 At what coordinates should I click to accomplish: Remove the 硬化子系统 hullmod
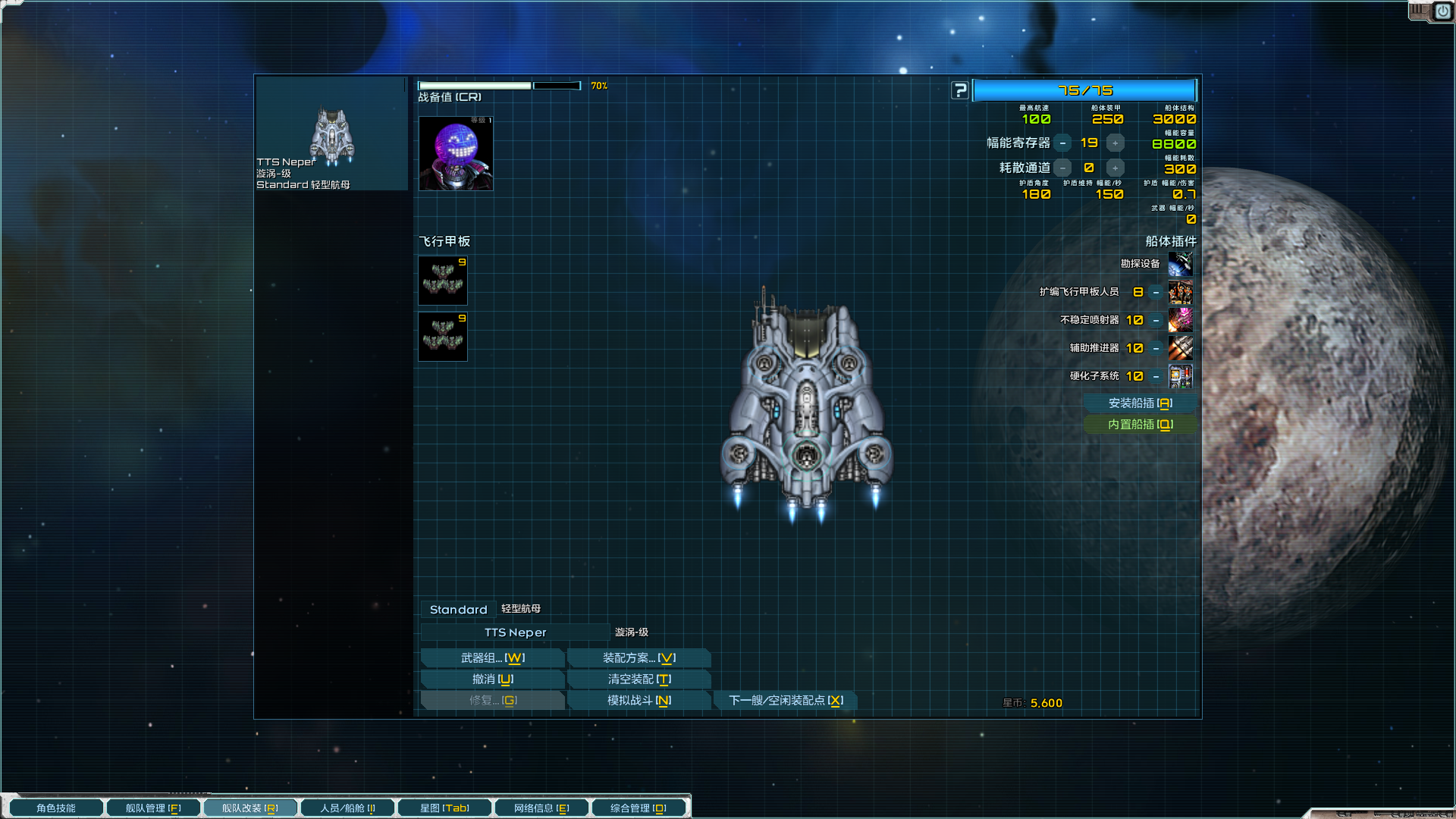pyautogui.click(x=1156, y=377)
